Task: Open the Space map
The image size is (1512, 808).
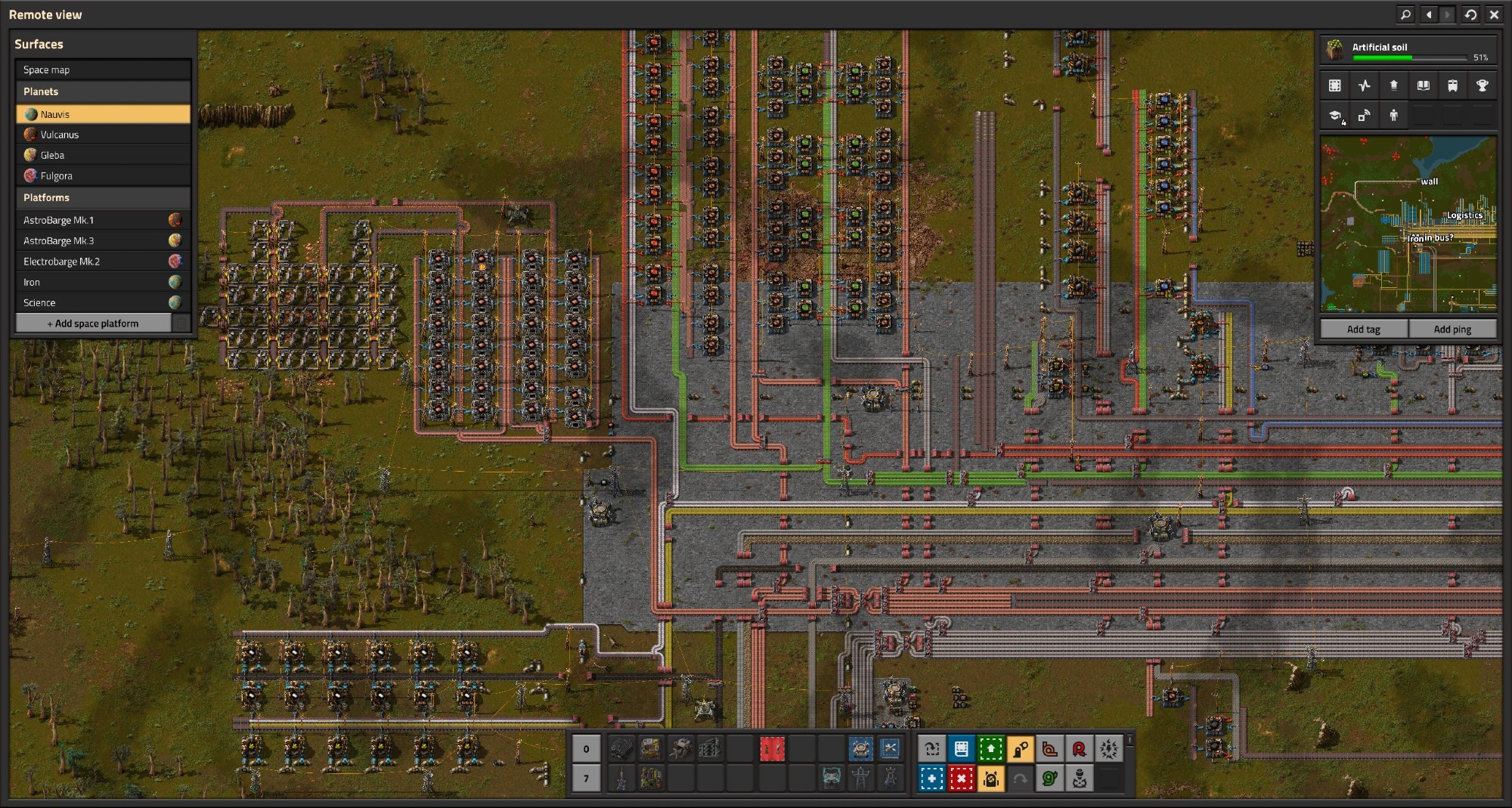Action: tap(103, 70)
